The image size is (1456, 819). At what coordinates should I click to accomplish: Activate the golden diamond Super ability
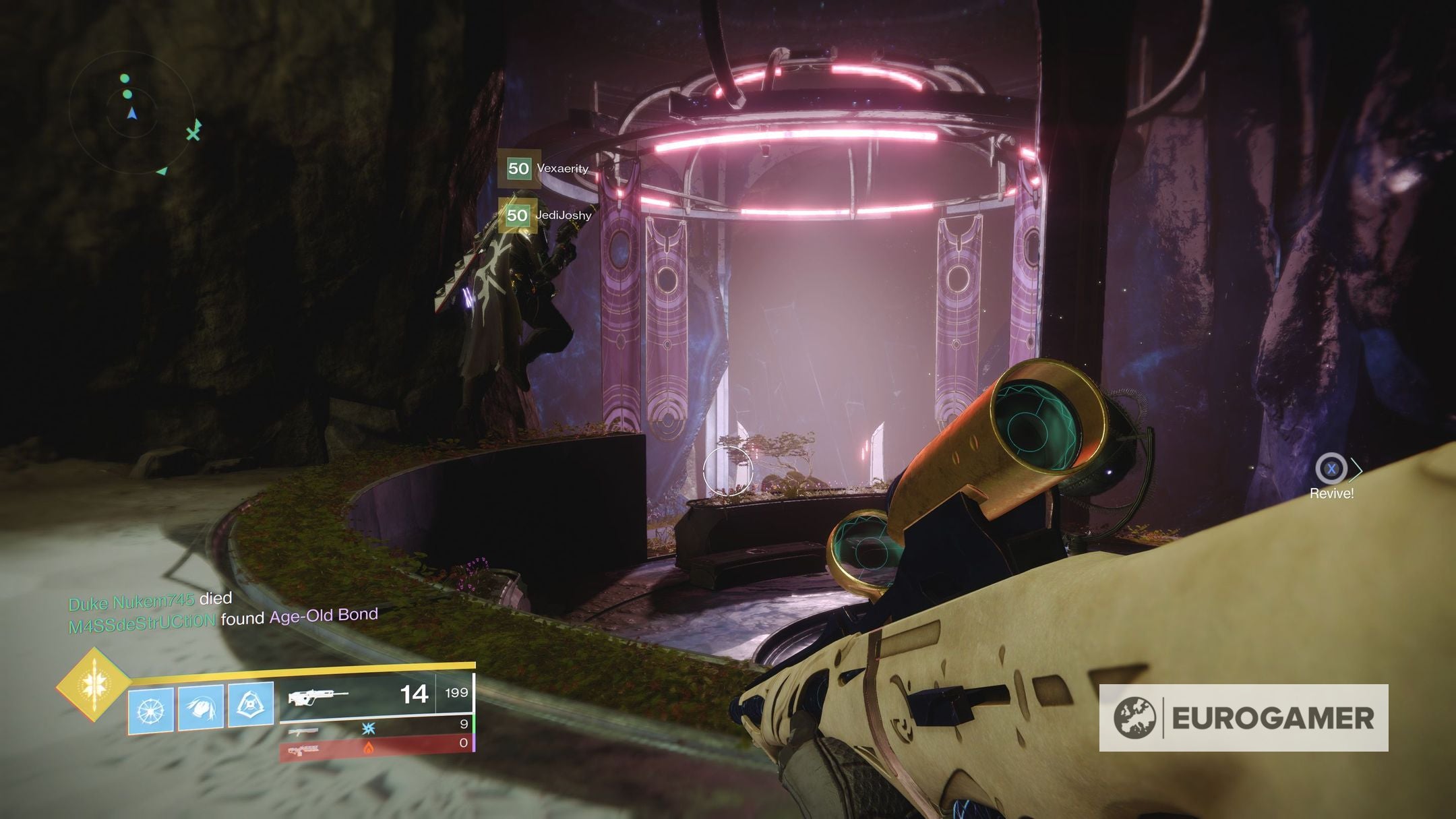pyautogui.click(x=93, y=684)
